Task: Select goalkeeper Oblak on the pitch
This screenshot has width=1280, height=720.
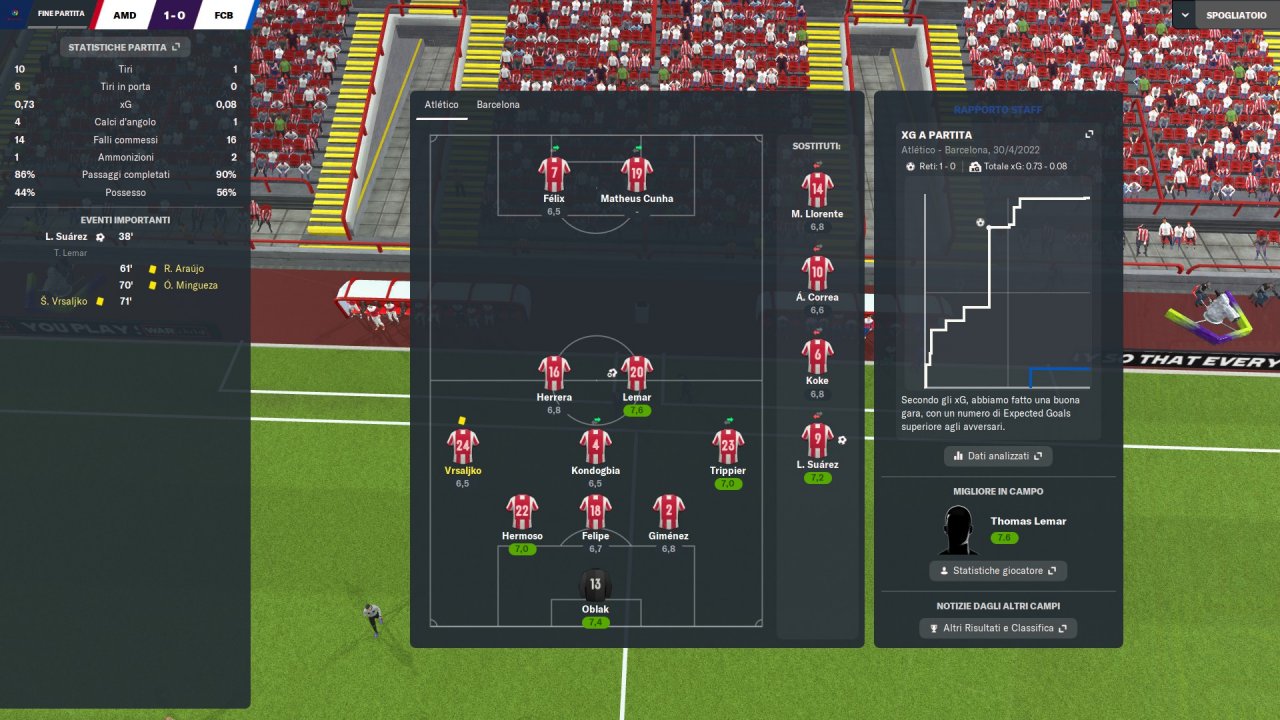Action: pos(595,586)
